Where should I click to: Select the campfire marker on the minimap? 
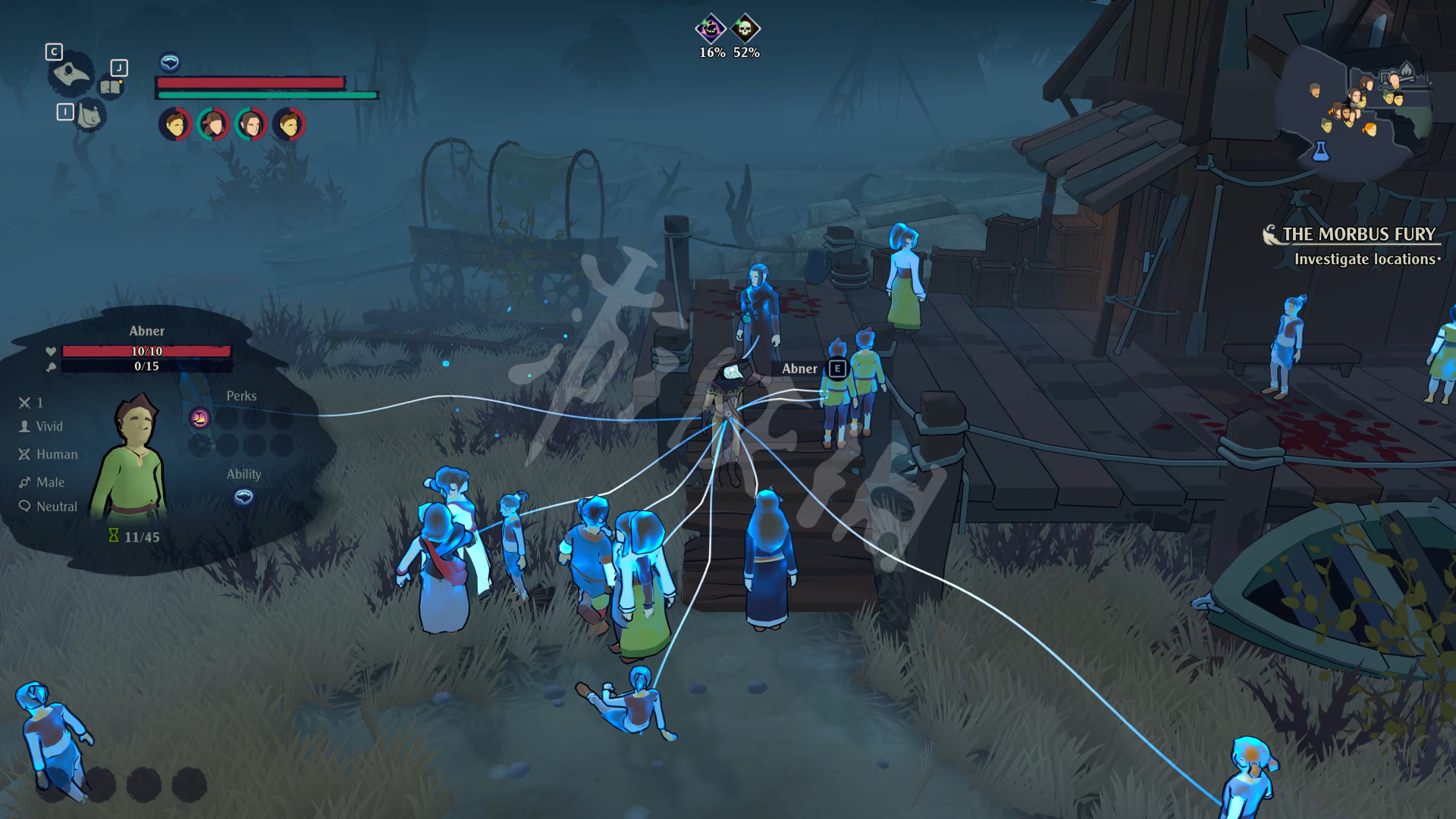1407,71
